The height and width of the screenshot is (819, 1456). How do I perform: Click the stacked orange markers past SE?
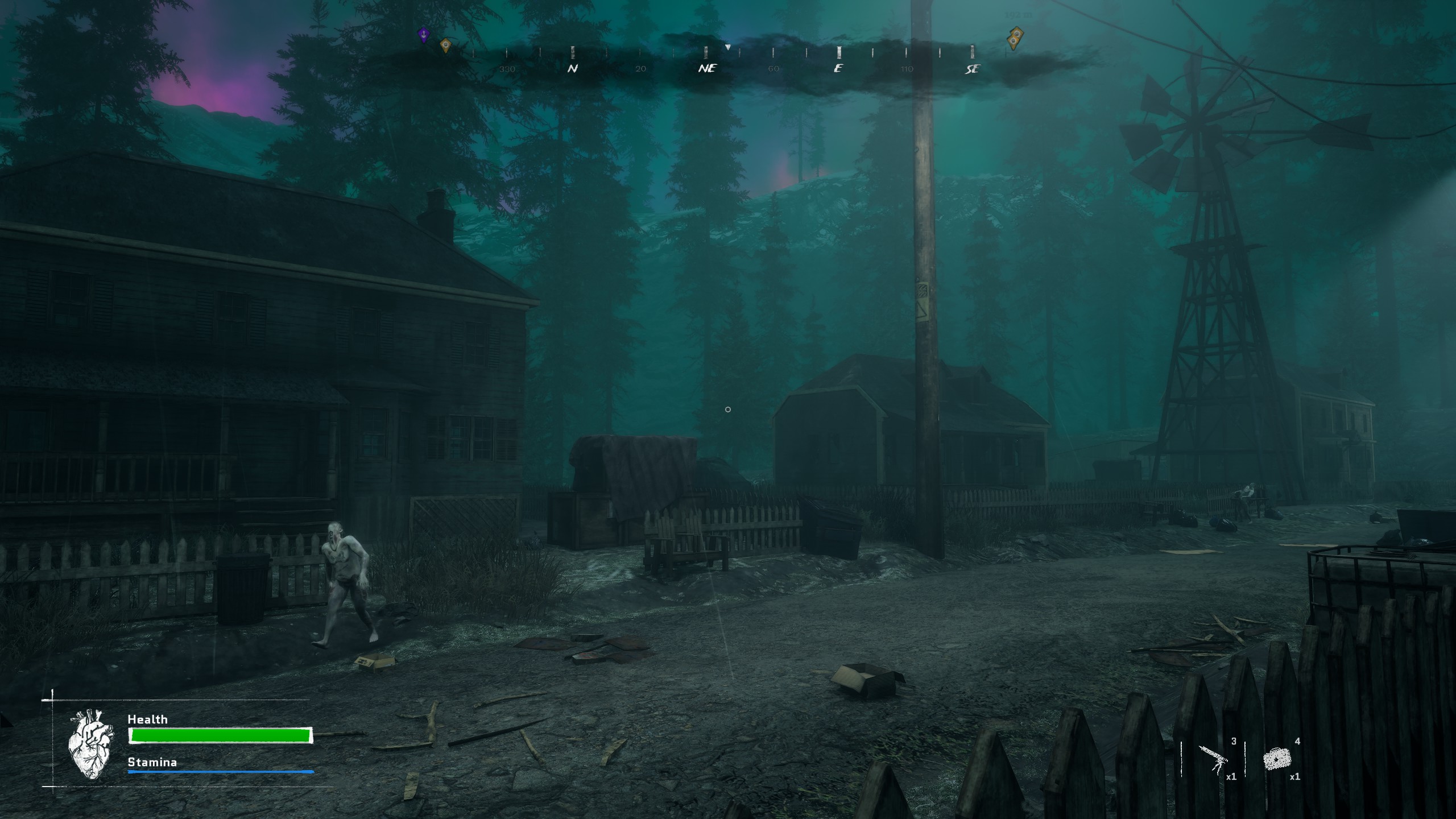1014,38
